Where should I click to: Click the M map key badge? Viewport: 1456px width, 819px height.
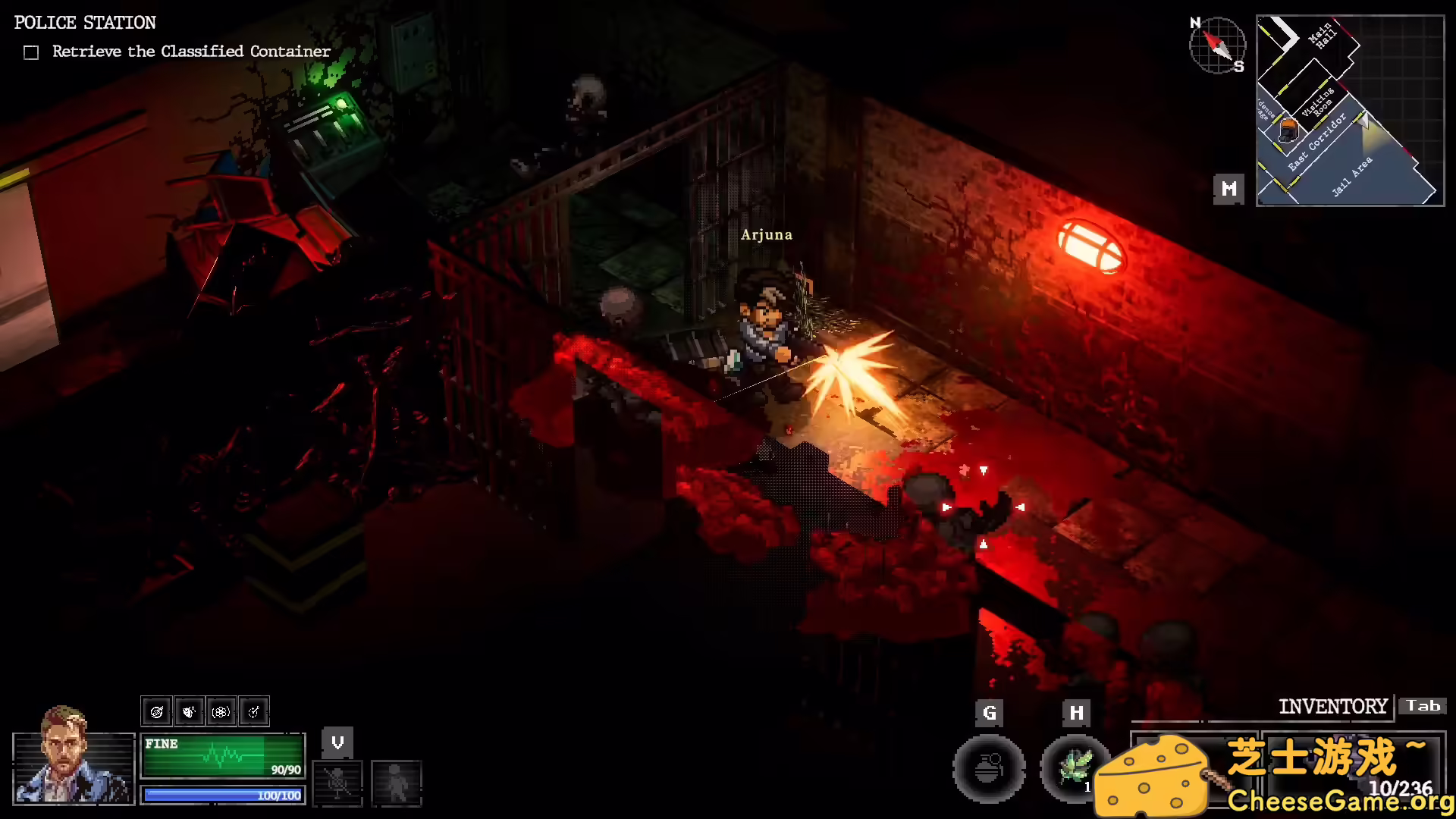click(x=1228, y=188)
